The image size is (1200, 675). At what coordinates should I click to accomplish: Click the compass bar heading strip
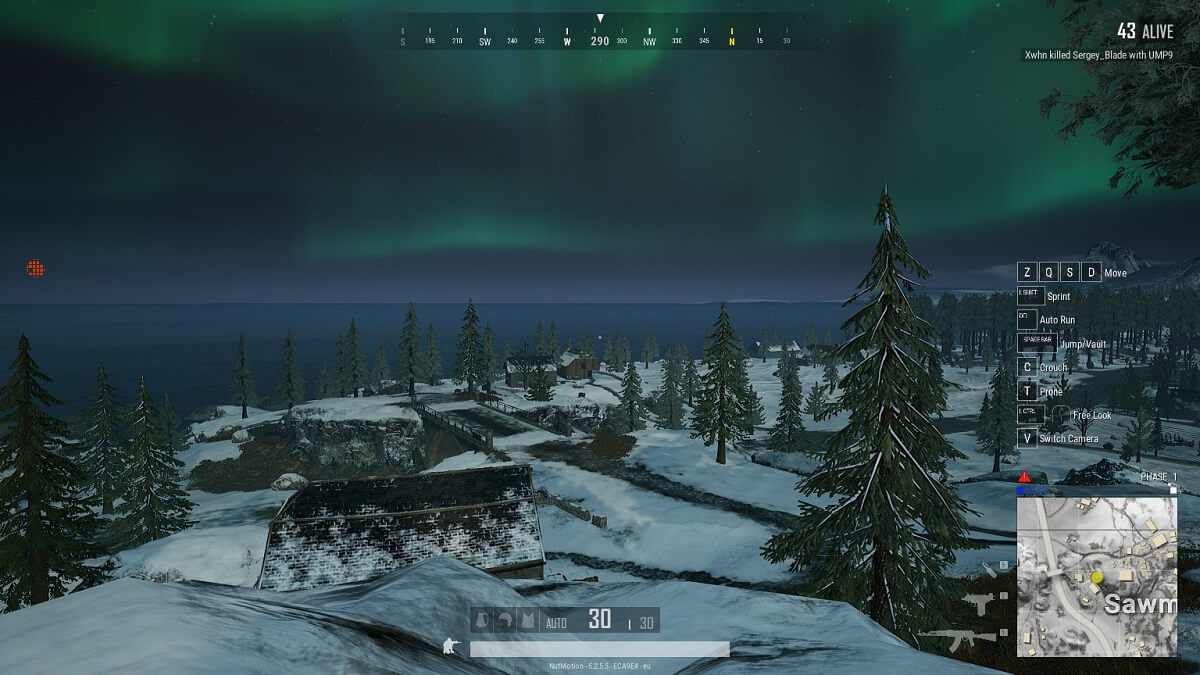600,41
